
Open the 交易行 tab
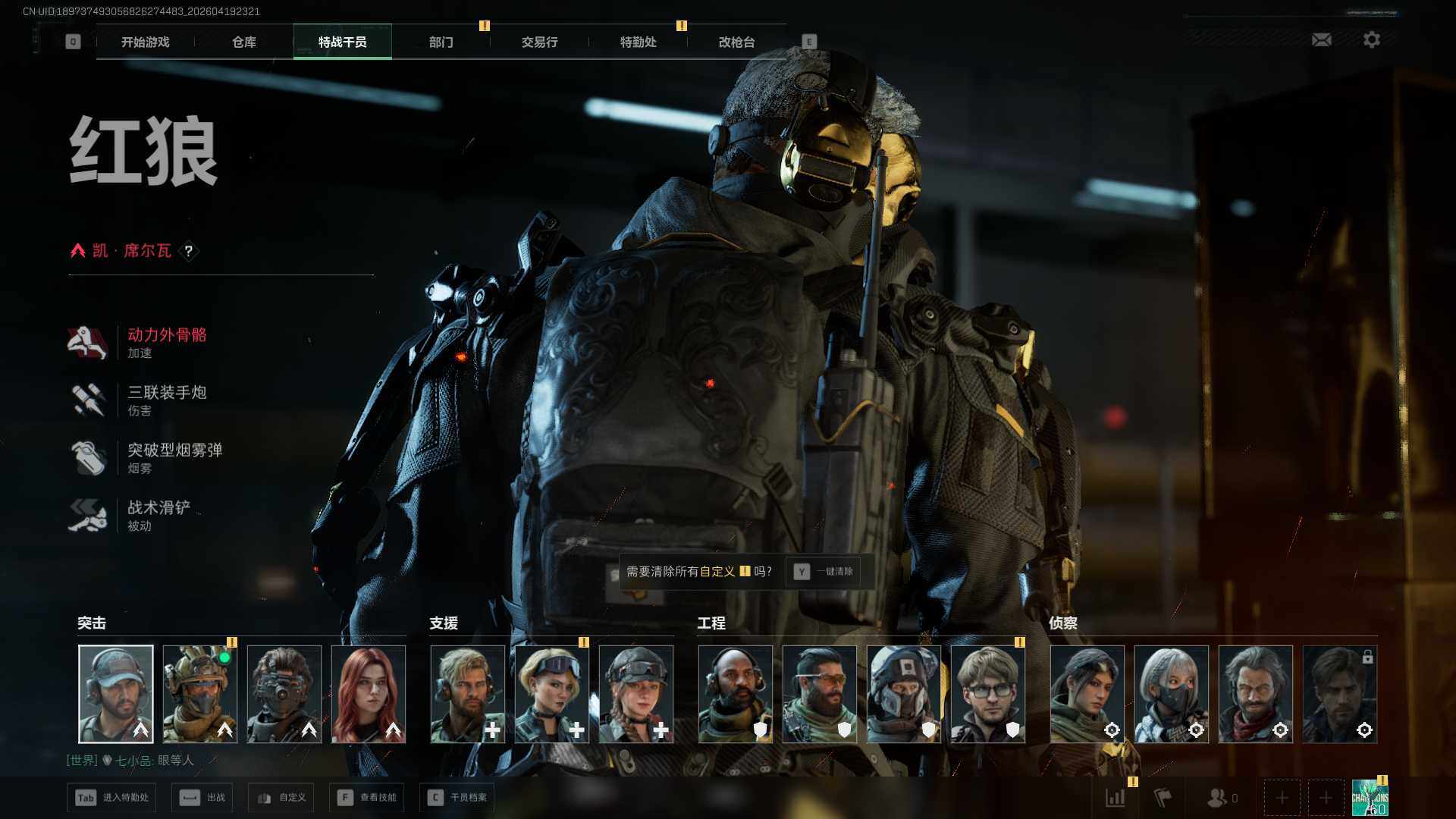539,42
